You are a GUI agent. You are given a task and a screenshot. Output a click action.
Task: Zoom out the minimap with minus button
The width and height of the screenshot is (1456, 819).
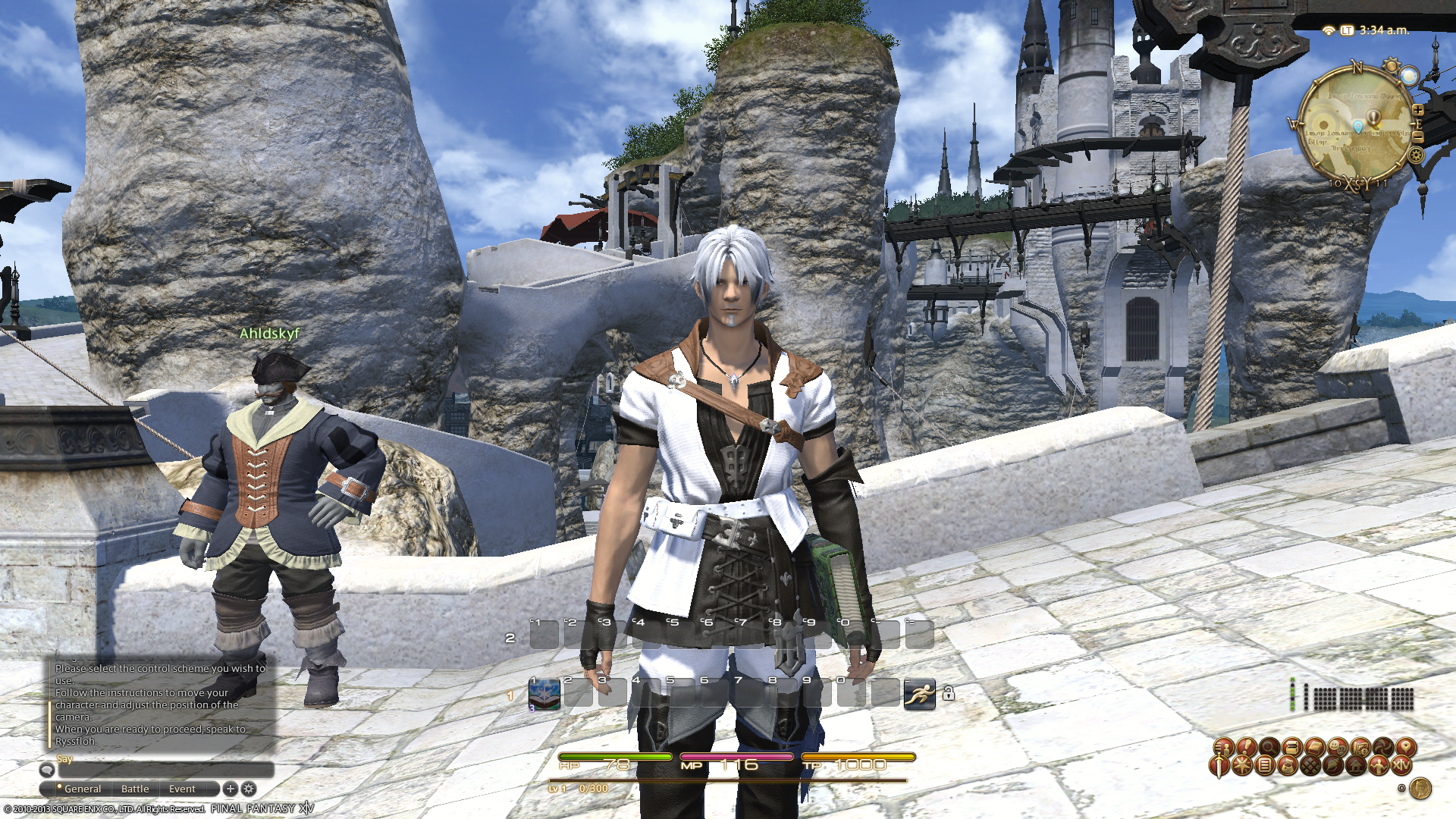[1417, 136]
